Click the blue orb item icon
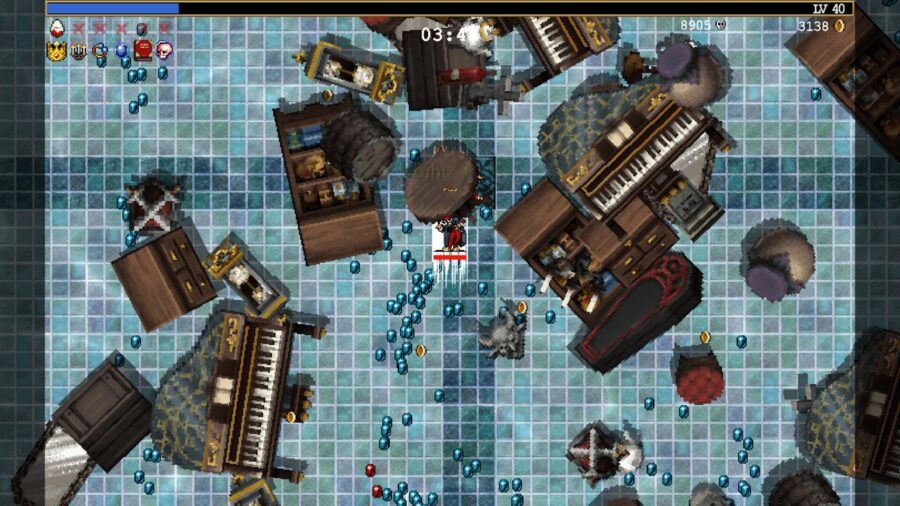The image size is (900, 506). coord(121,49)
